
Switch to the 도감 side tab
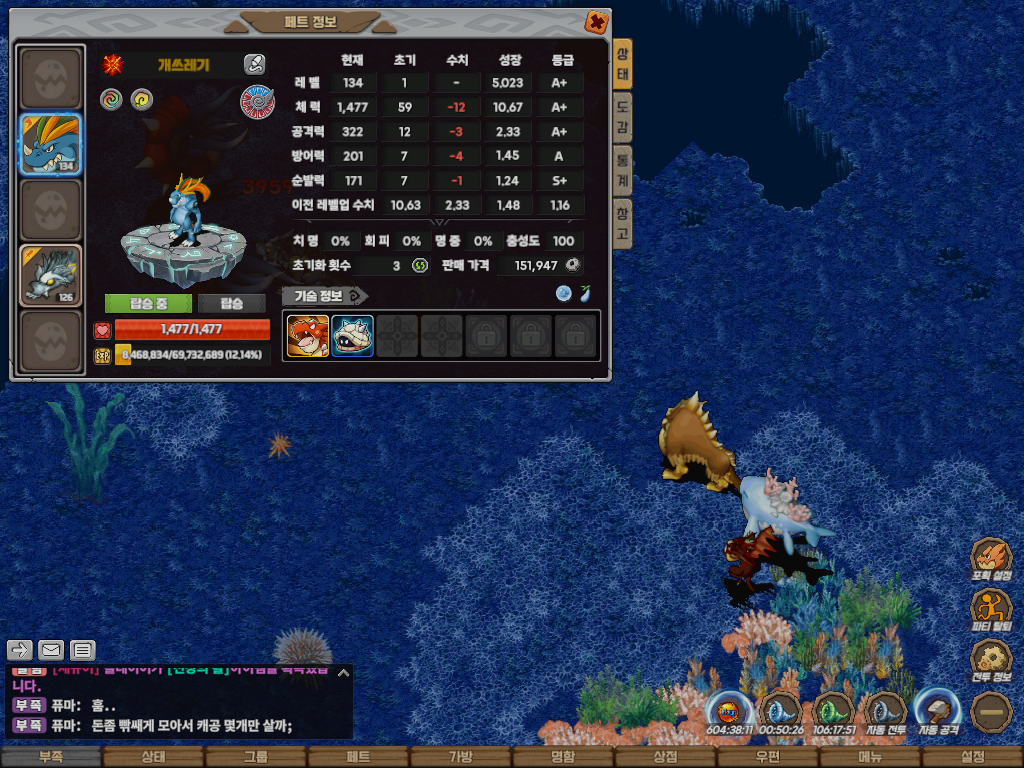click(x=622, y=116)
